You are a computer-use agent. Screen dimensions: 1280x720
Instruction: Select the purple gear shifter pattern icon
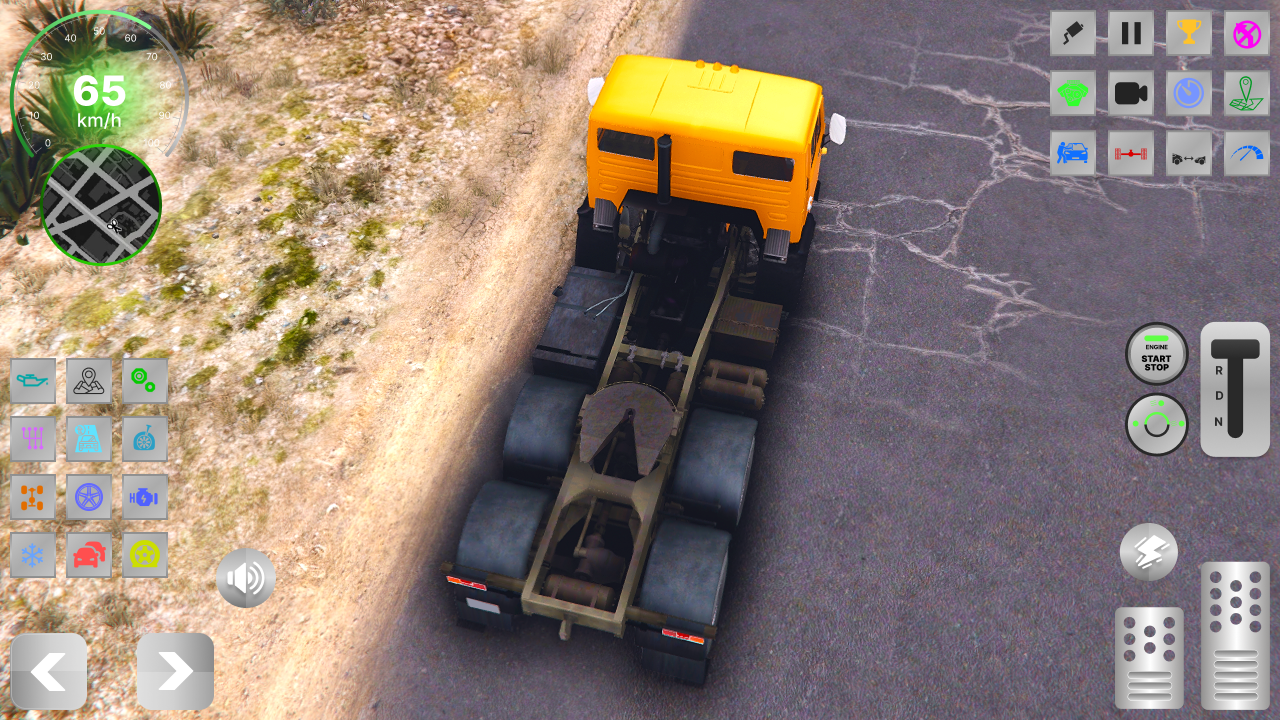(33, 439)
